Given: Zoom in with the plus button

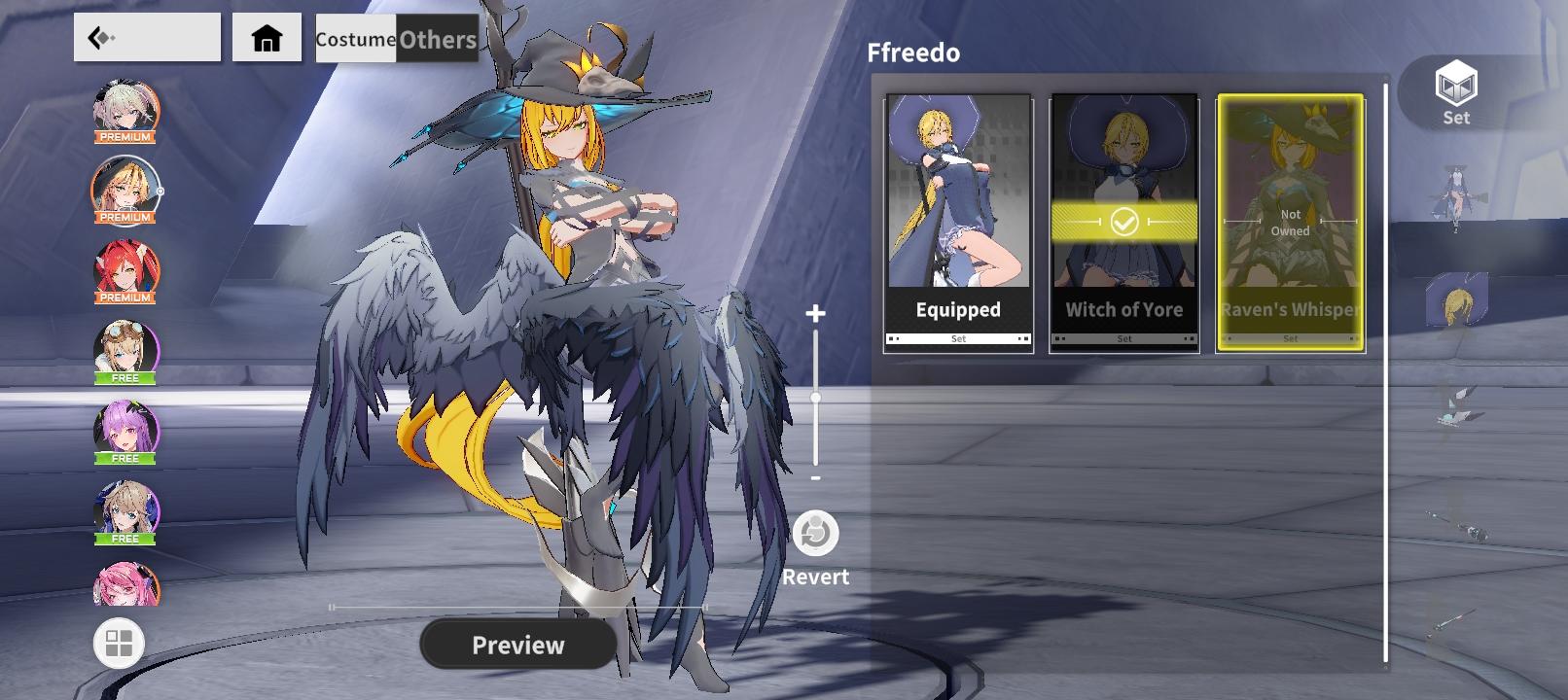Looking at the screenshot, I should click(815, 313).
